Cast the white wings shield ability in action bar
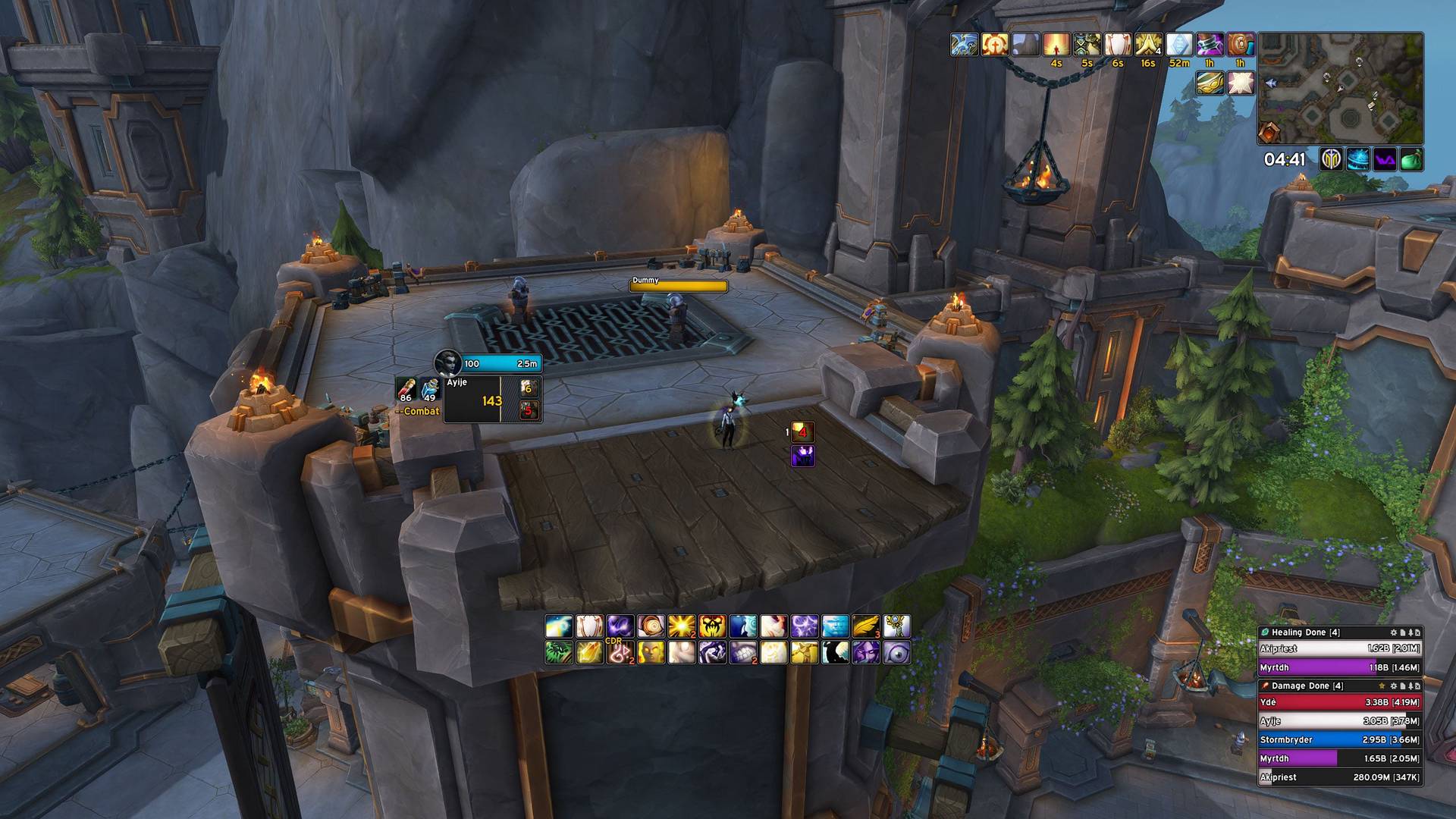Screen dimensions: 1456x819 coord(589,626)
